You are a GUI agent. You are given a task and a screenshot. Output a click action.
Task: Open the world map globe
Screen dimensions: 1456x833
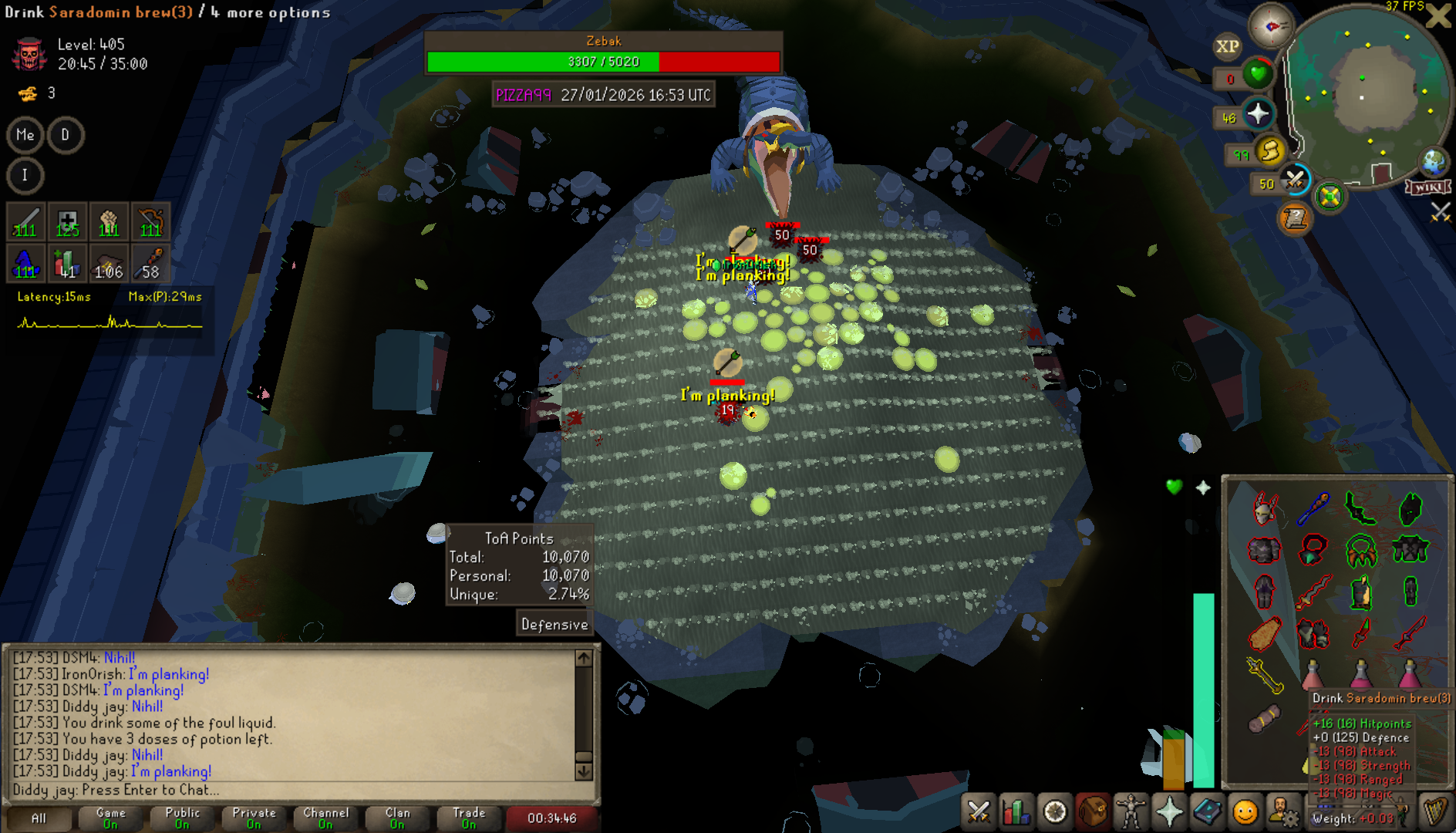point(1434,163)
